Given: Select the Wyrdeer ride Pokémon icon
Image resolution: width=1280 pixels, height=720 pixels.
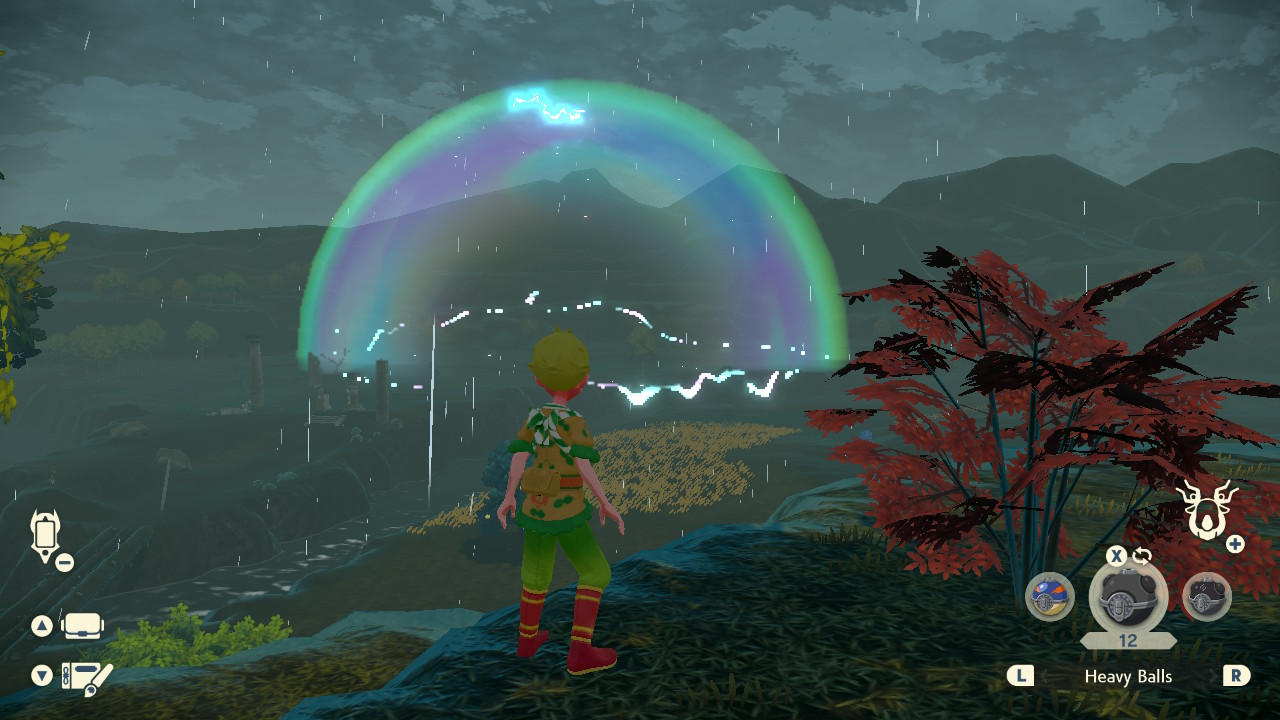Looking at the screenshot, I should point(1209,508).
